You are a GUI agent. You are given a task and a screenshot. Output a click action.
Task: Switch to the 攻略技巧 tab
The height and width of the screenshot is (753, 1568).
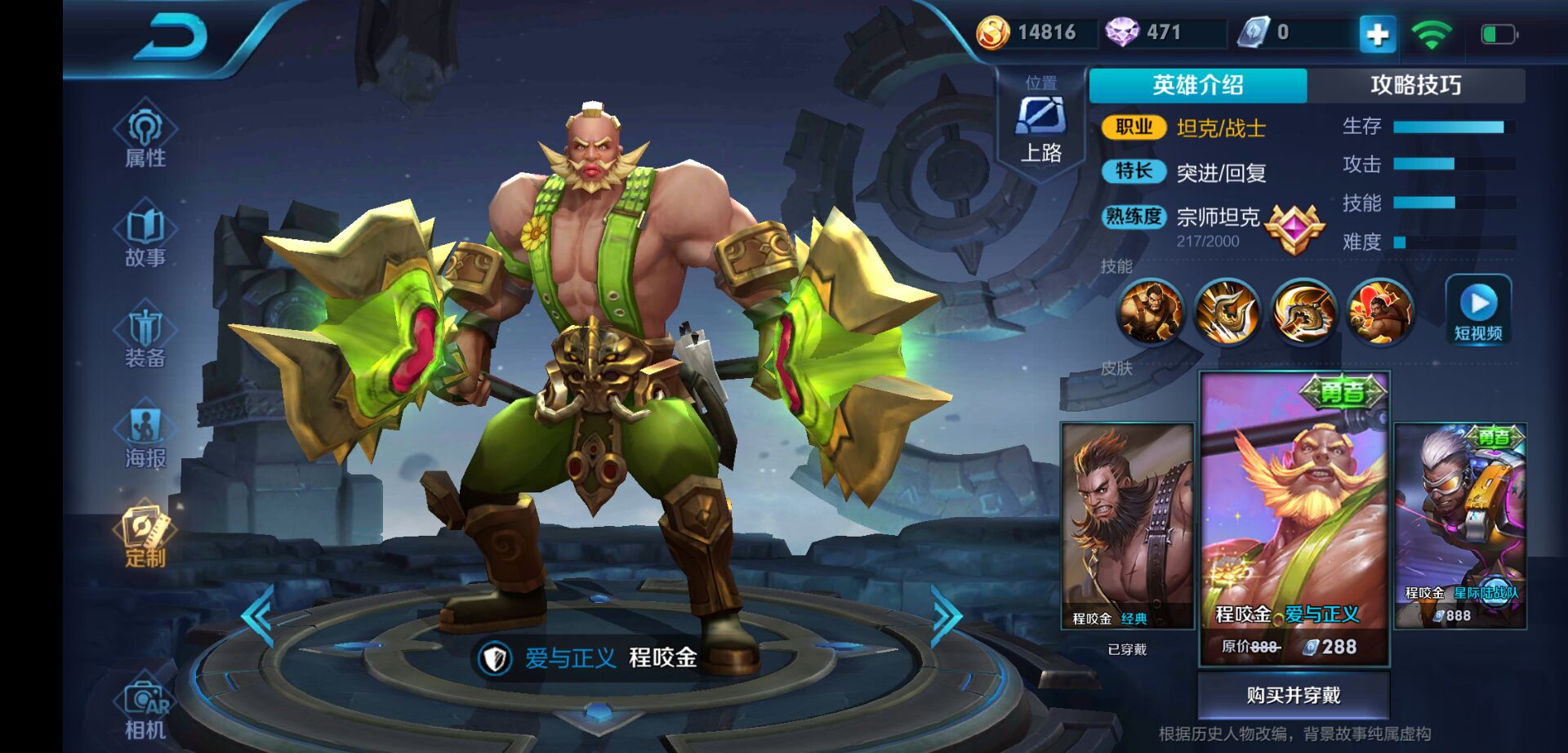pyautogui.click(x=1415, y=85)
